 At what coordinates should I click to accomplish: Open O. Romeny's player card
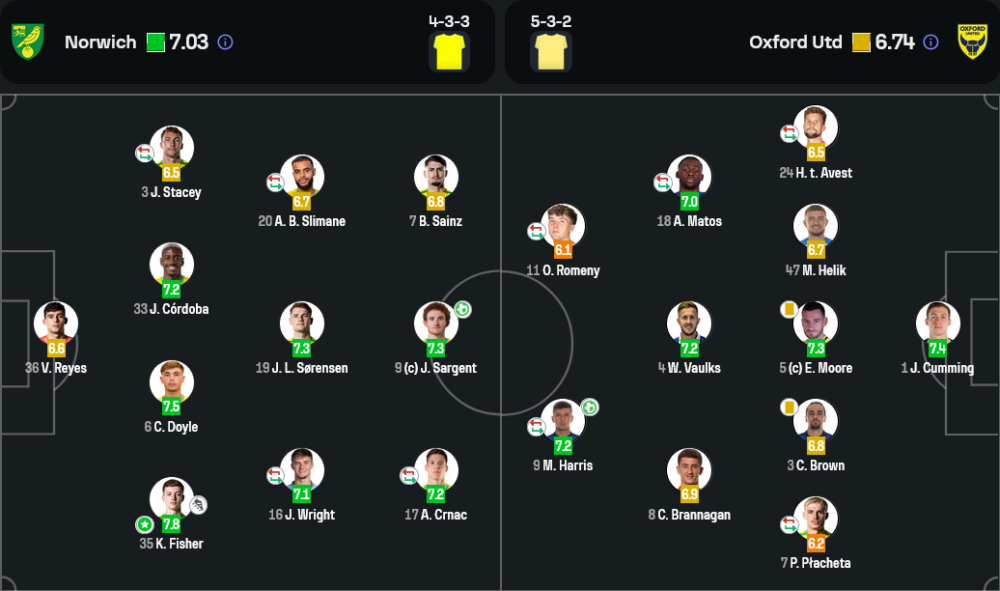(x=563, y=227)
